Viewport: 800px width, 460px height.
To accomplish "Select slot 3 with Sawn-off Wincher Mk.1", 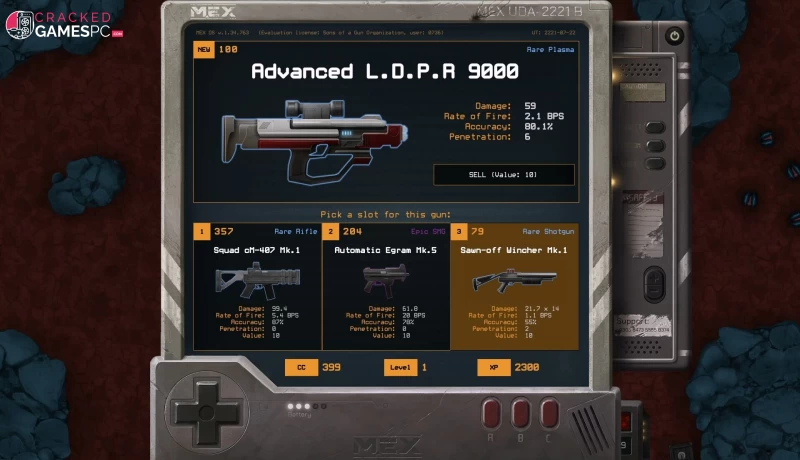I will [x=514, y=287].
